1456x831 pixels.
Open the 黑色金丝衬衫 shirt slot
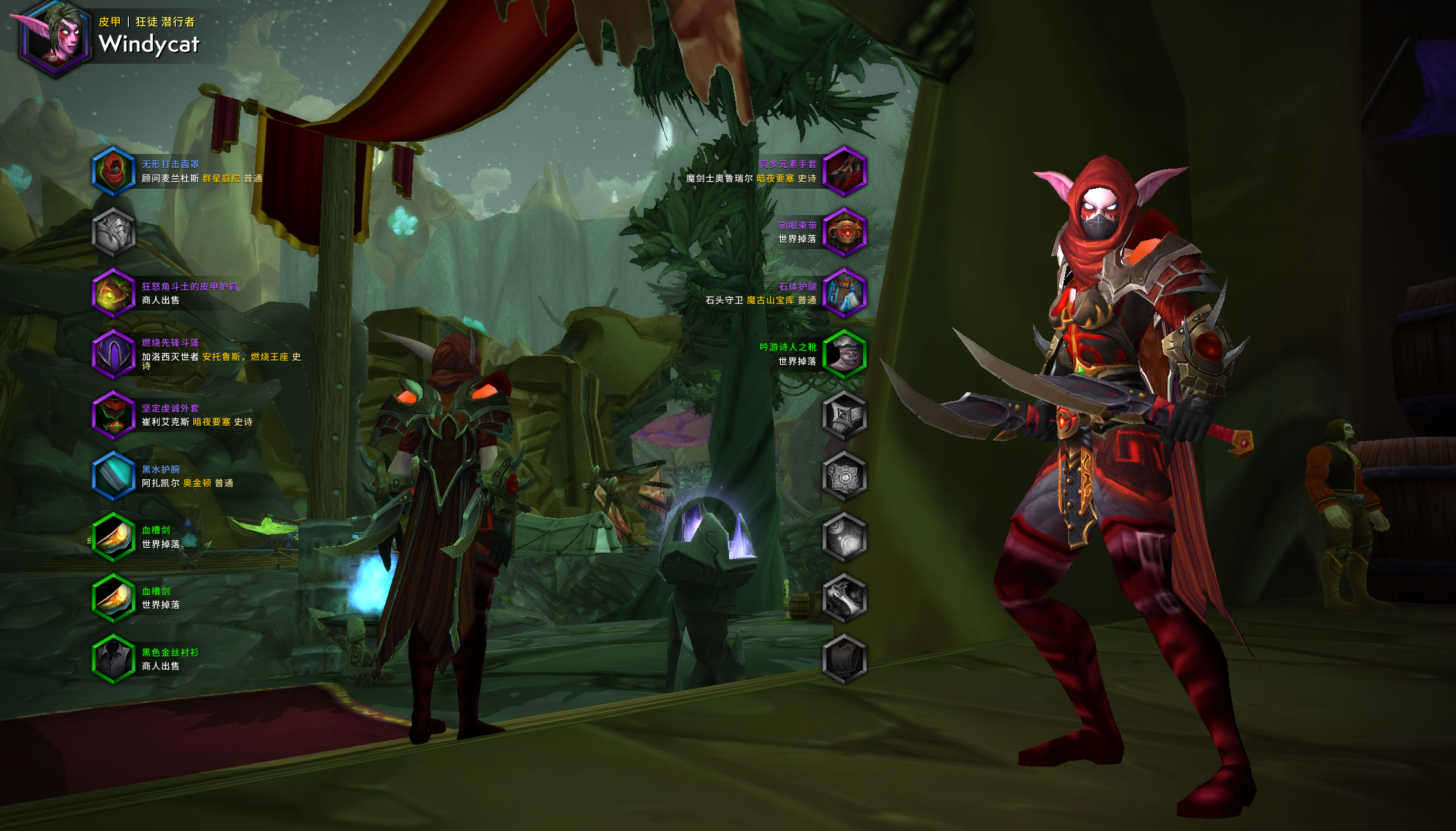[x=113, y=658]
